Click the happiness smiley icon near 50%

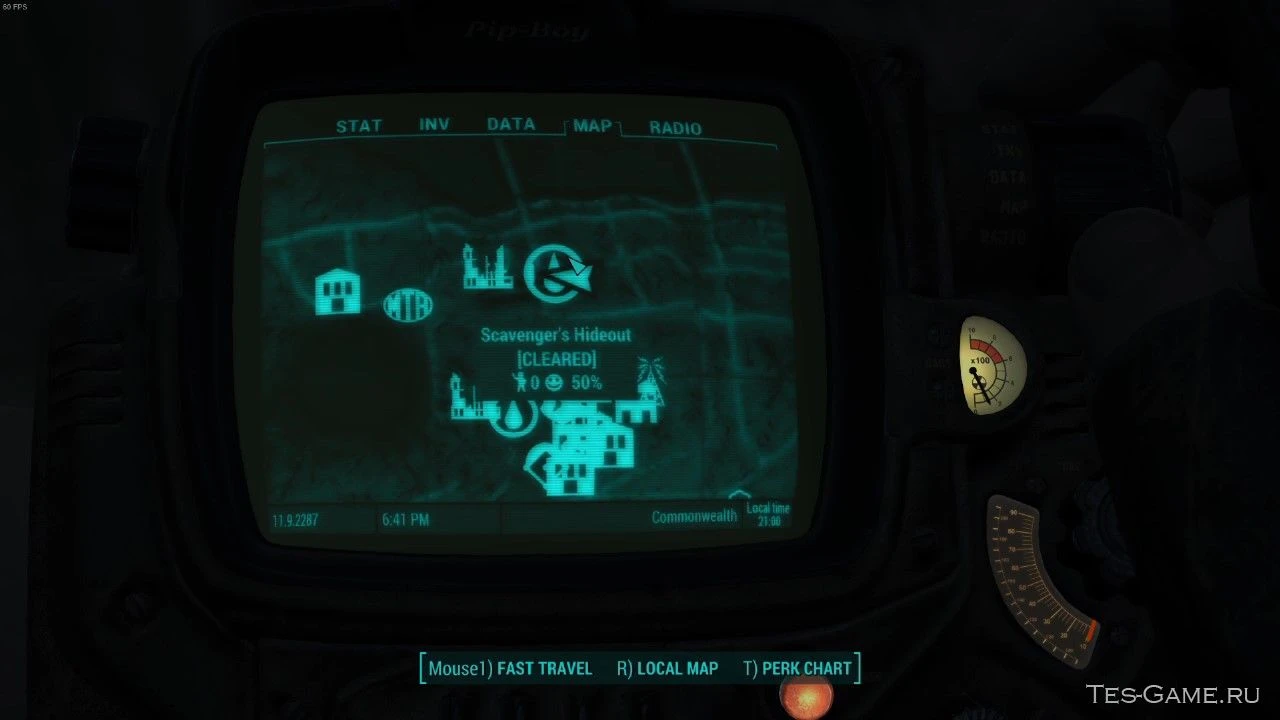[554, 381]
